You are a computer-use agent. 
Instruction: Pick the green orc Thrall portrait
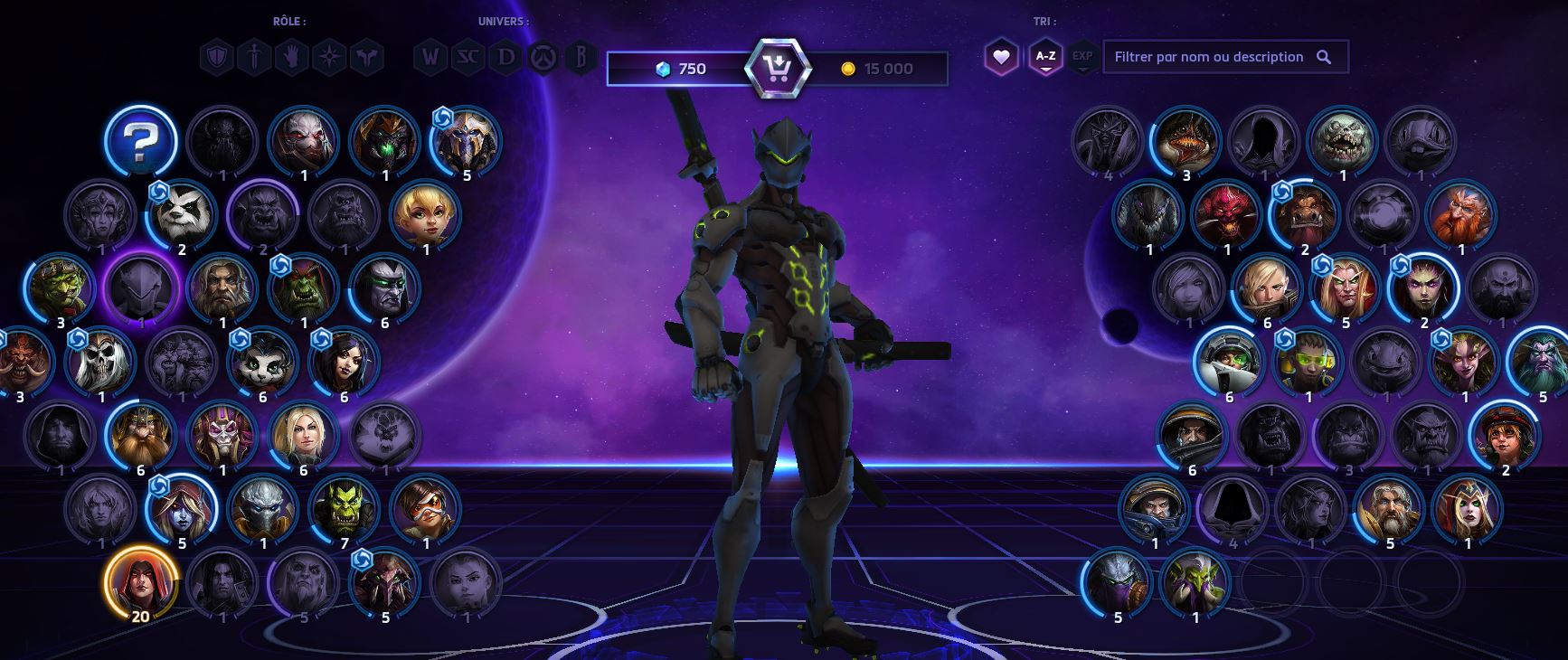coord(344,508)
